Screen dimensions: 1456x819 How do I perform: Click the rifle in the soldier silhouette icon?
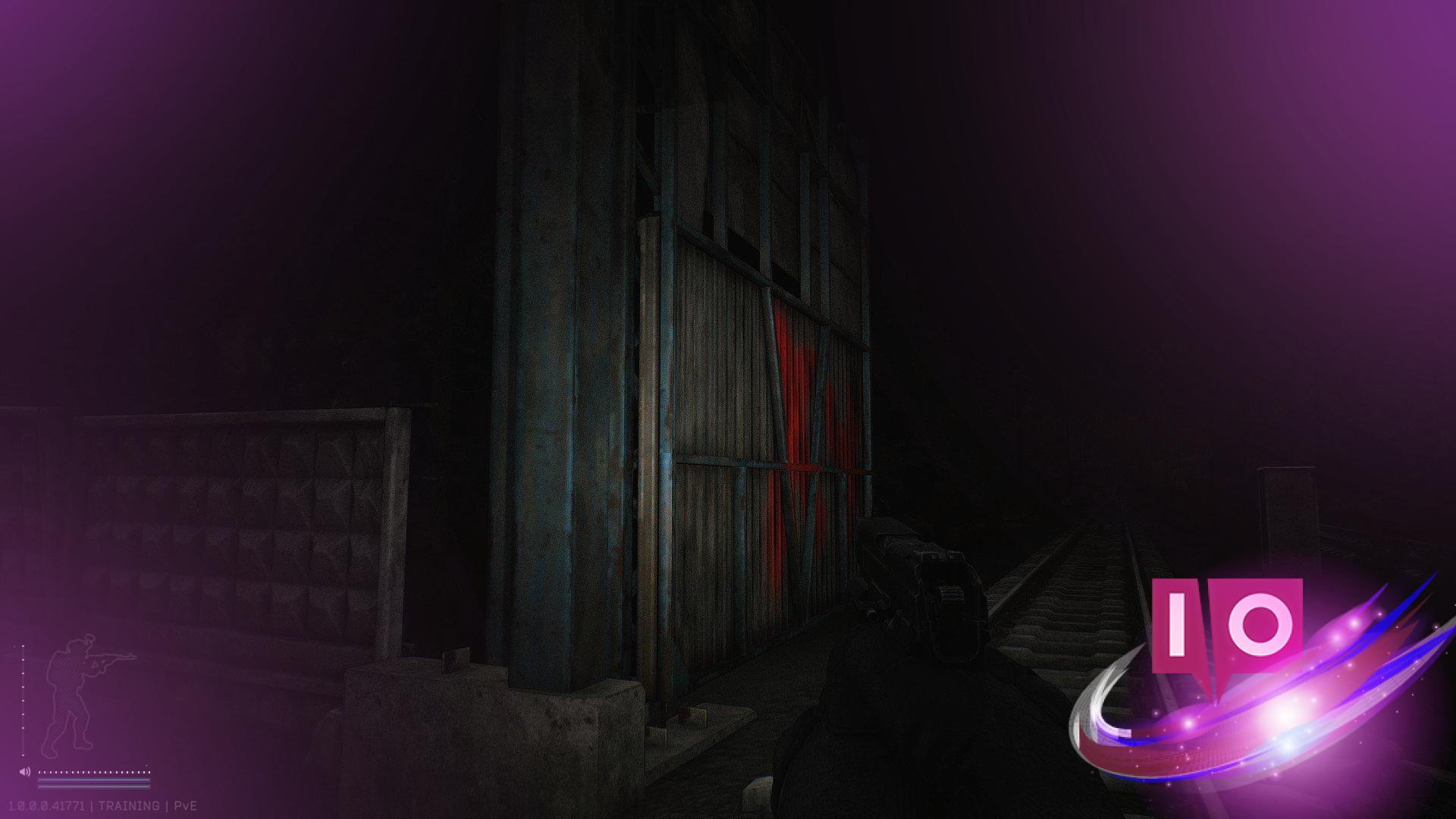110,657
